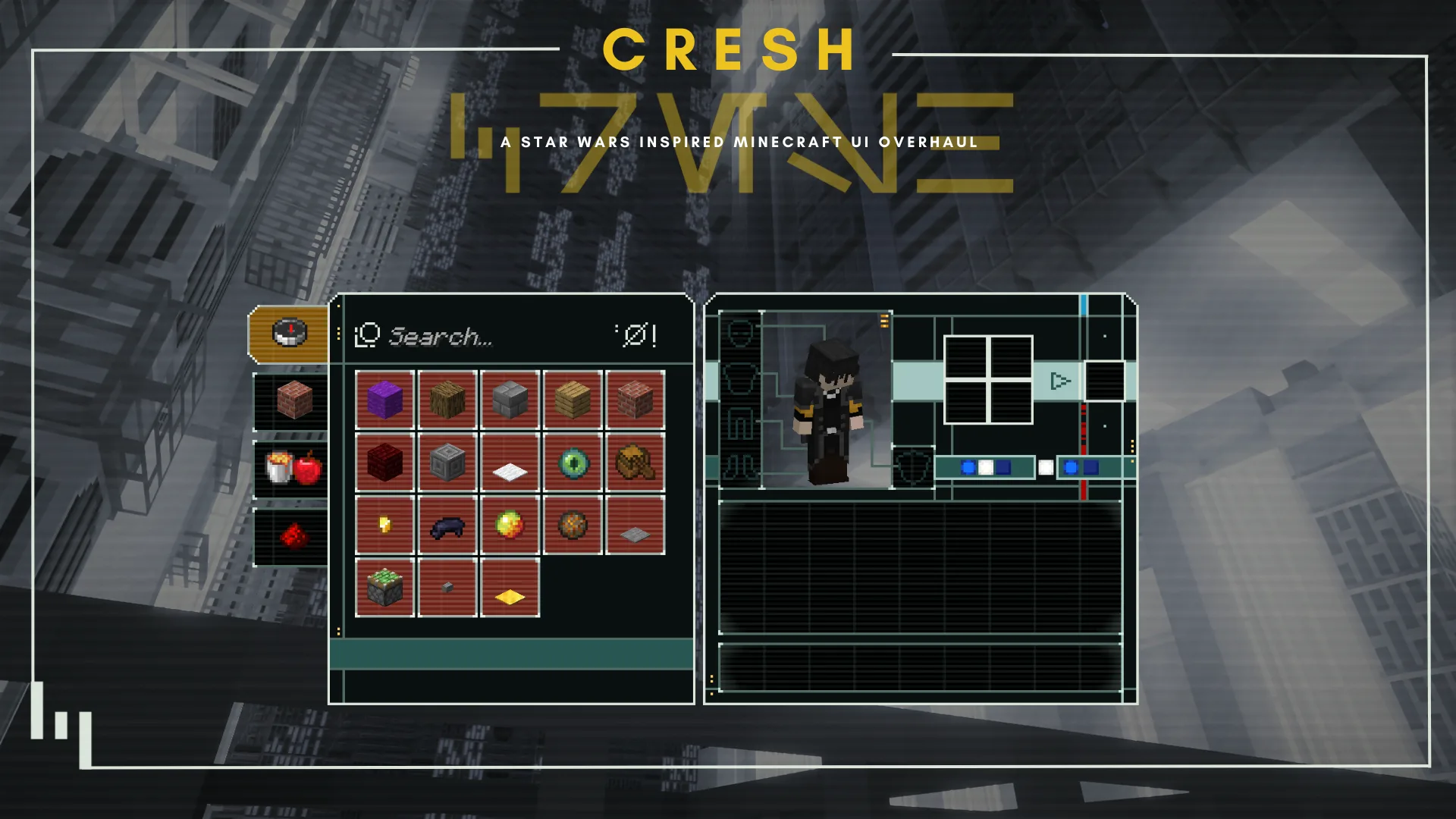Switch to the highlighted gold compass tab
Image resolution: width=1456 pixels, height=819 pixels.
[290, 331]
